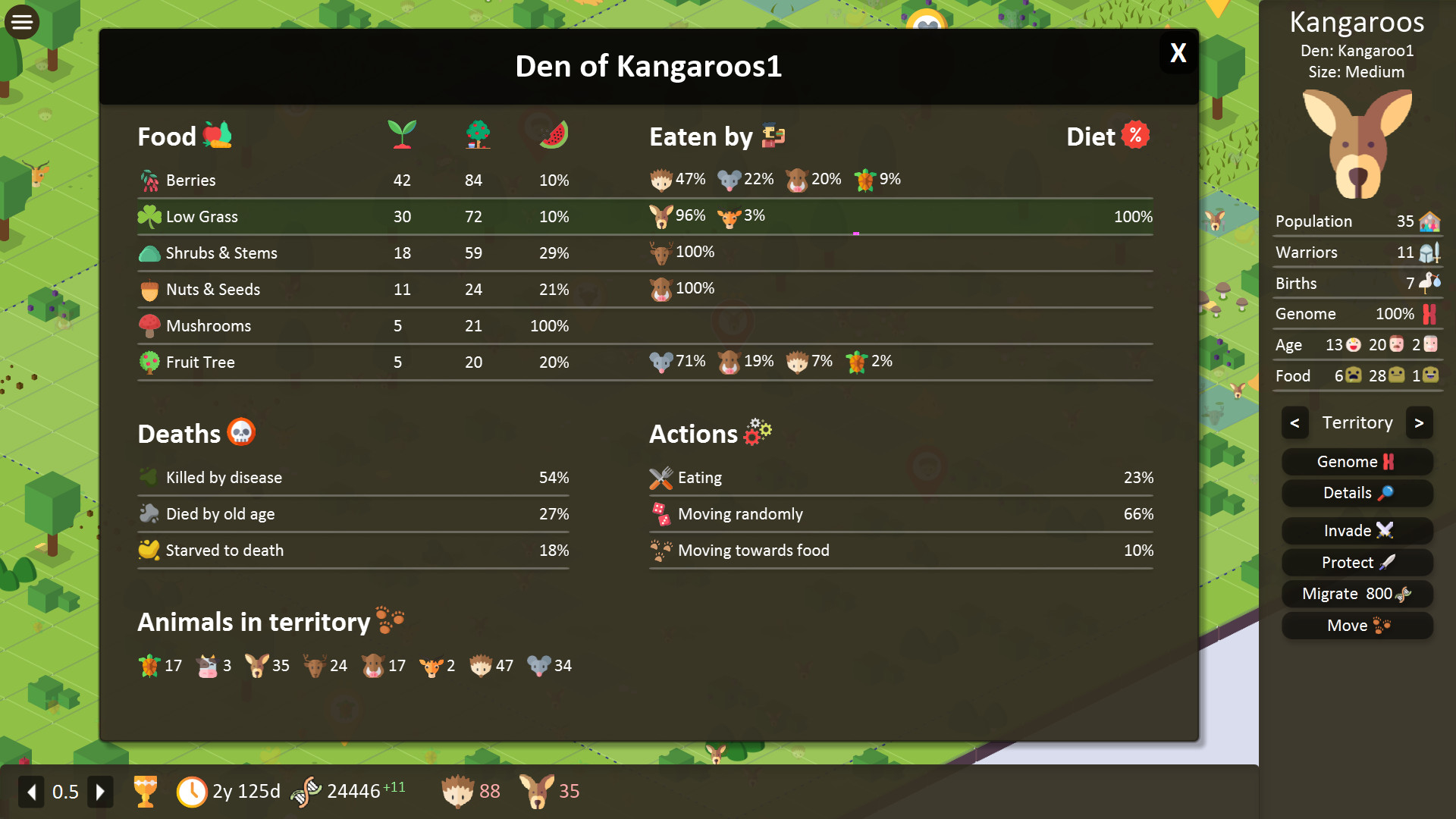Click the trophy icon in the bottom bar
Viewport: 1456px width, 819px height.
(146, 791)
